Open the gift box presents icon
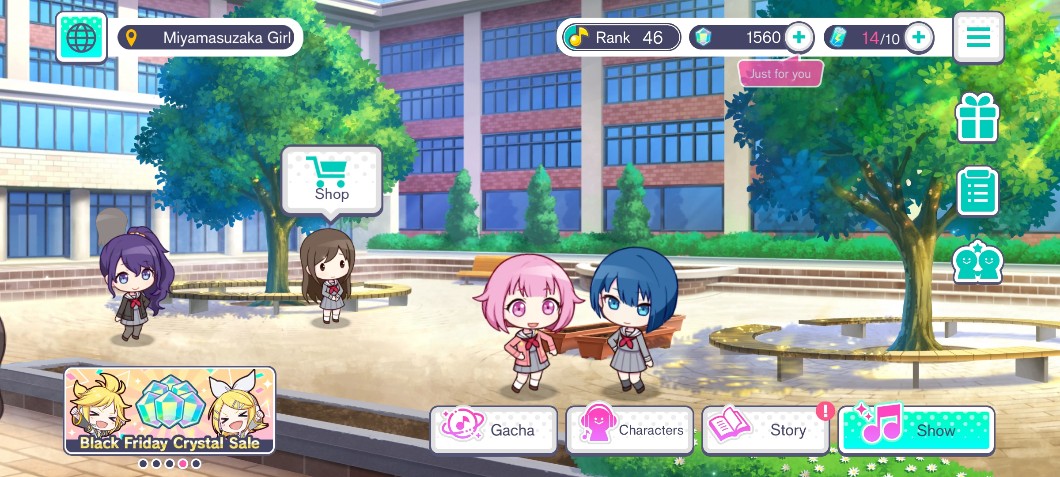This screenshot has width=1060, height=477. coord(978,118)
